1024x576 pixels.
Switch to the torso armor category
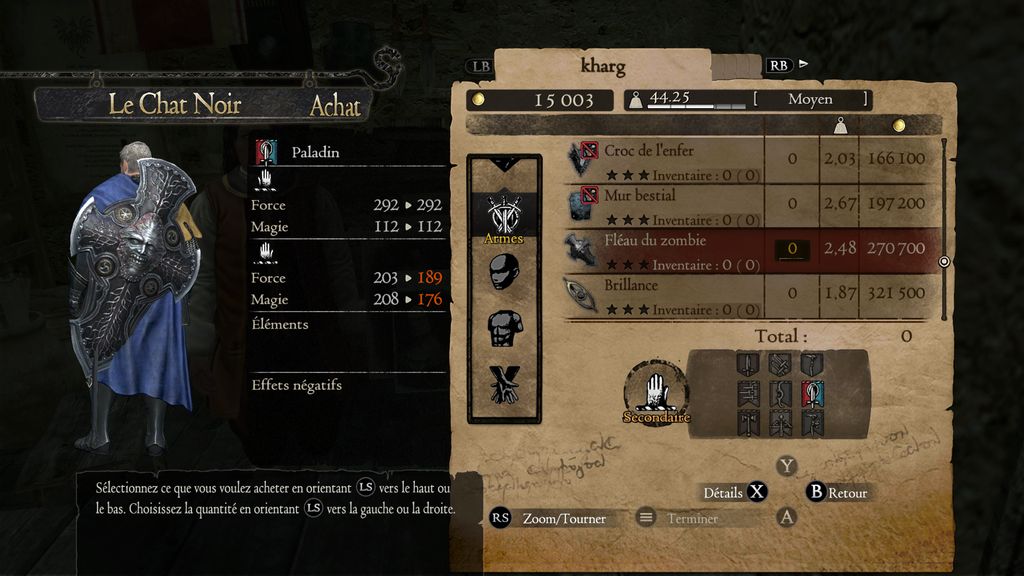pos(504,327)
